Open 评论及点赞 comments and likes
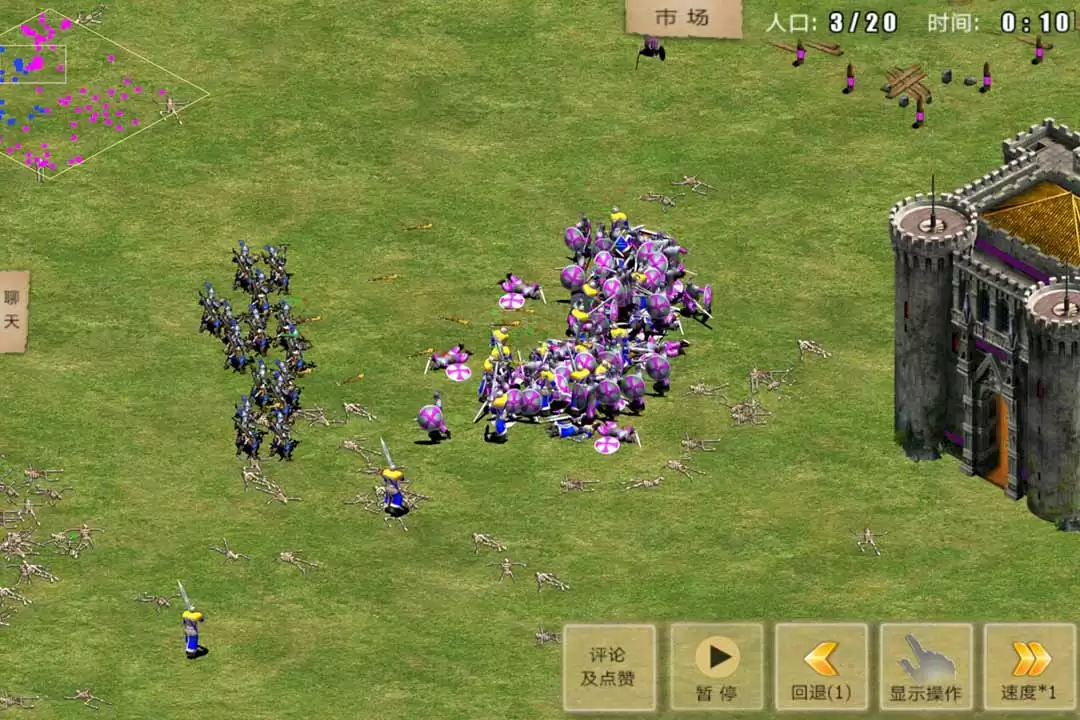This screenshot has width=1080, height=720. pyautogui.click(x=609, y=667)
